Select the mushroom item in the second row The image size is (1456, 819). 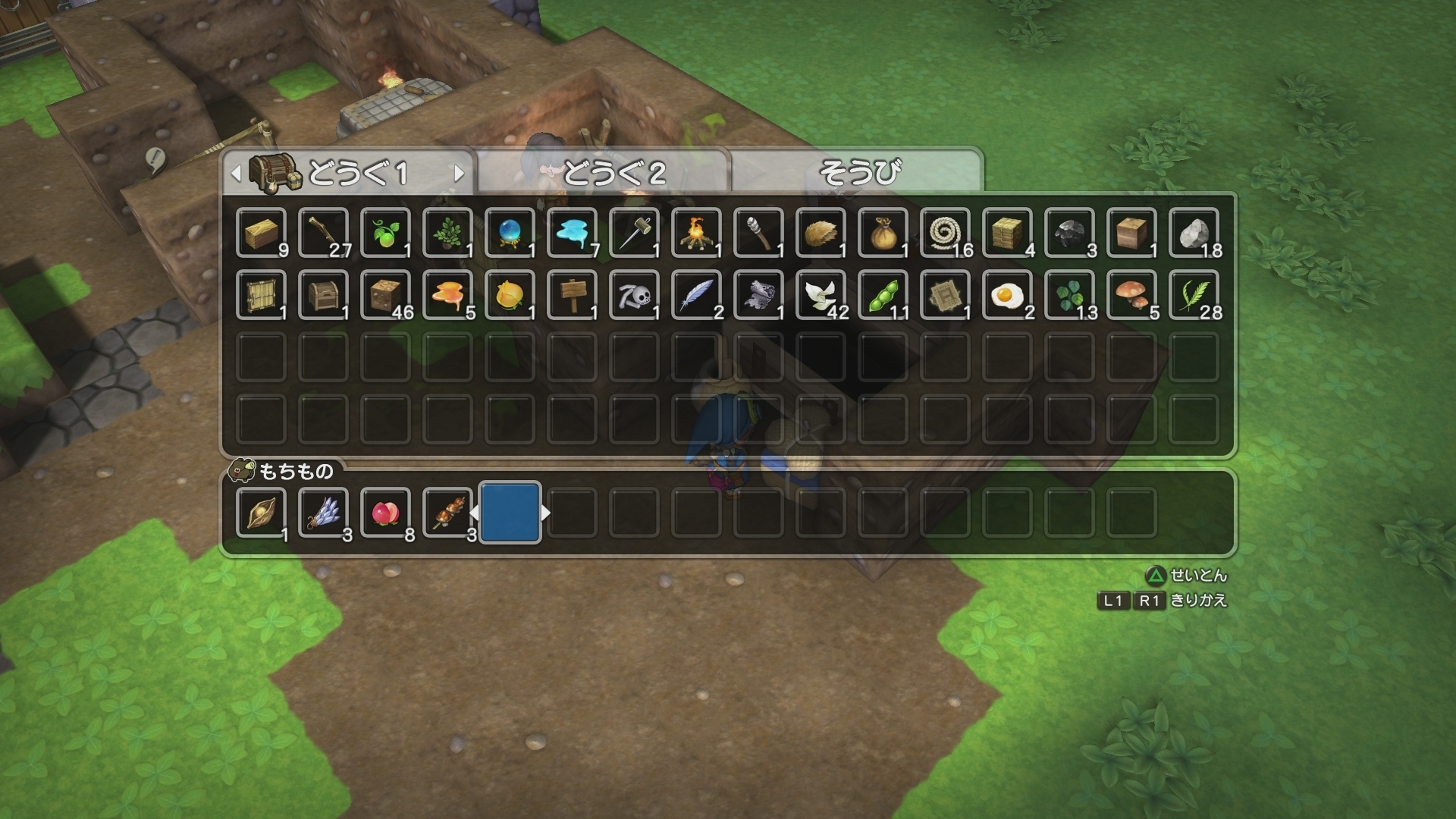click(1132, 296)
